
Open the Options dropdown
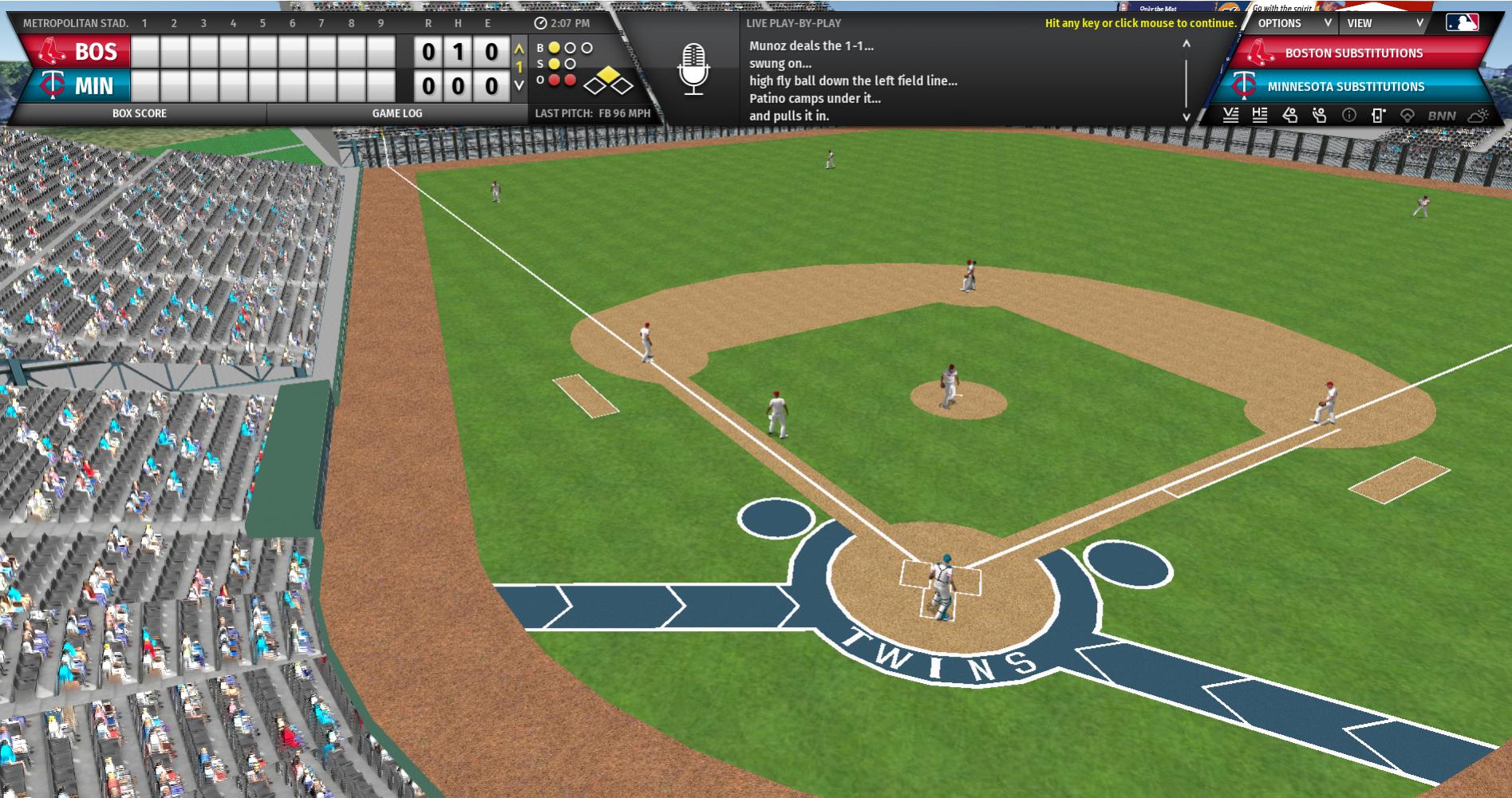(1293, 23)
